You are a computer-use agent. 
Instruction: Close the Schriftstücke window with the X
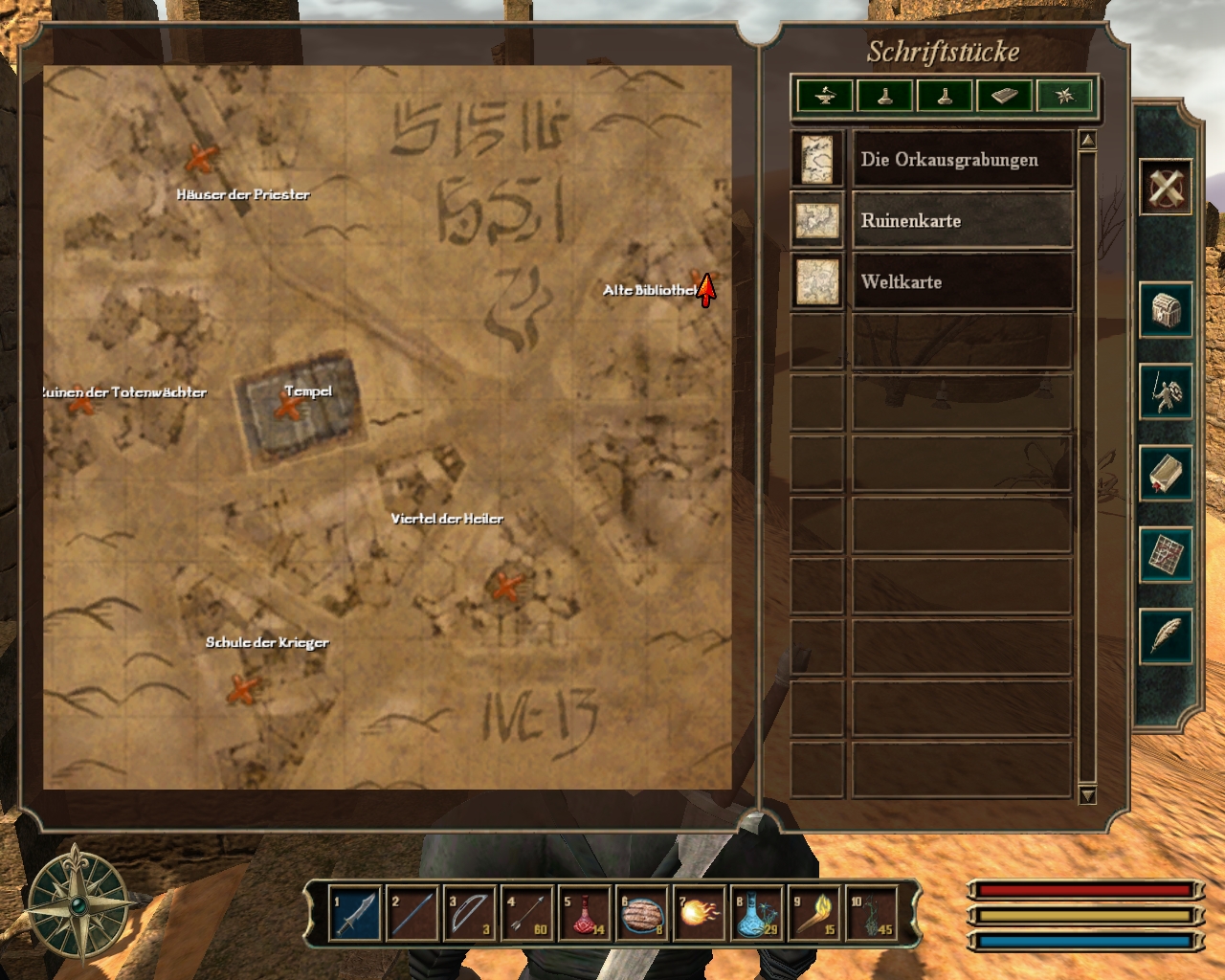coord(1166,187)
